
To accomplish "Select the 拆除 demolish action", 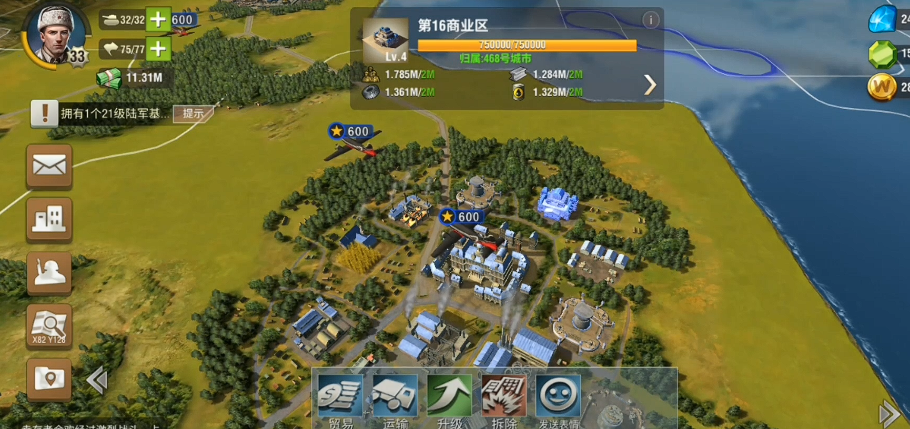I will 503,398.
